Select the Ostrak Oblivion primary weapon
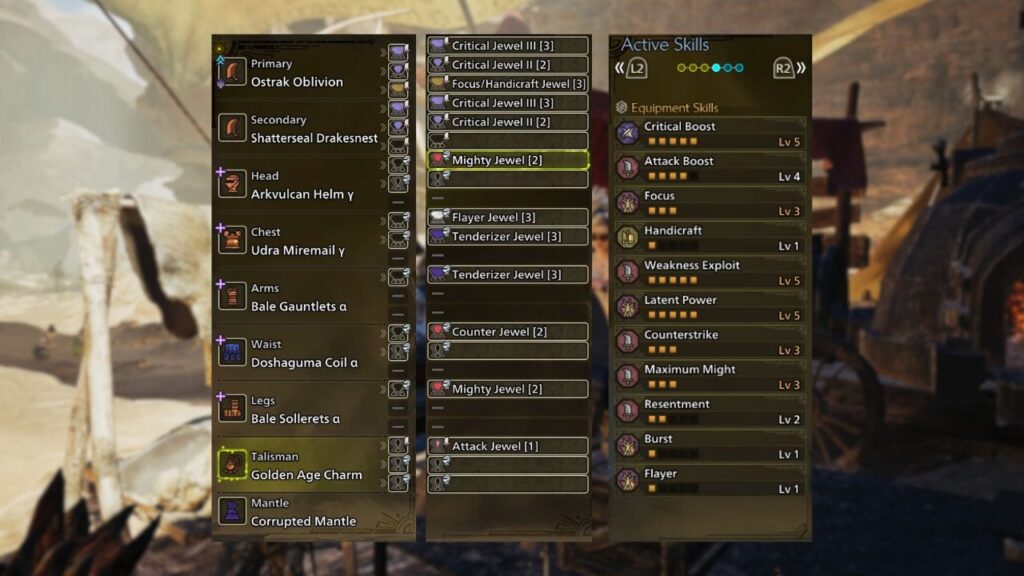1024x576 pixels. [x=297, y=73]
